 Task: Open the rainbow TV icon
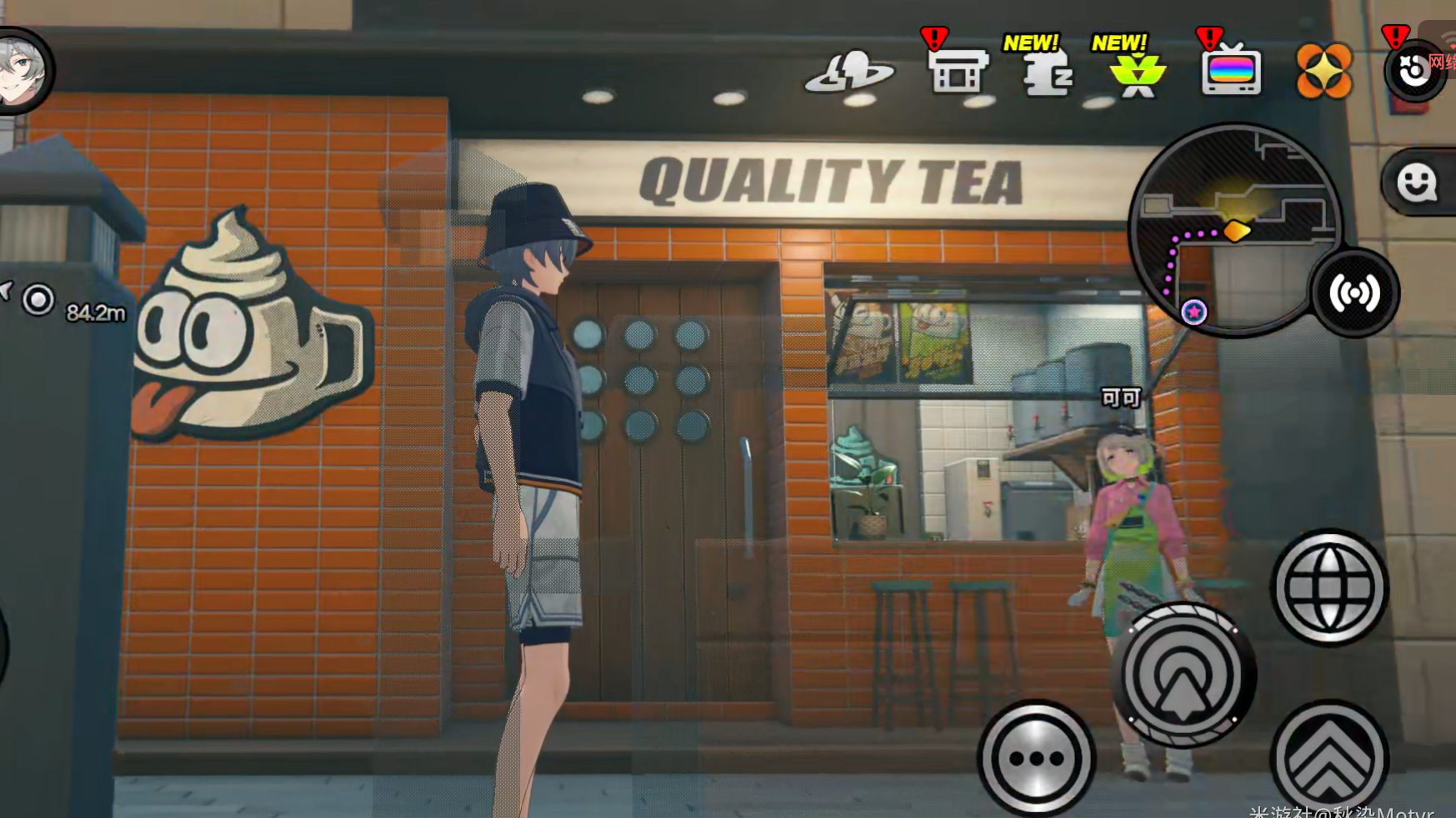click(1231, 72)
